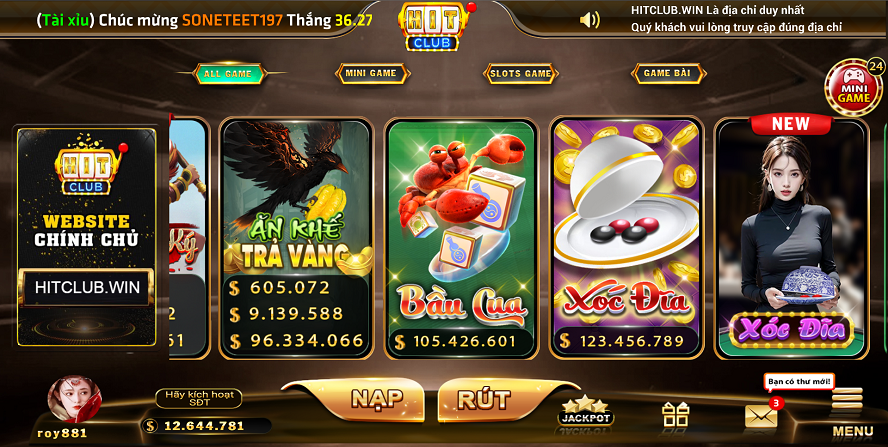888x447 pixels.
Task: Select the SLOTS GAME tab
Action: click(x=520, y=73)
